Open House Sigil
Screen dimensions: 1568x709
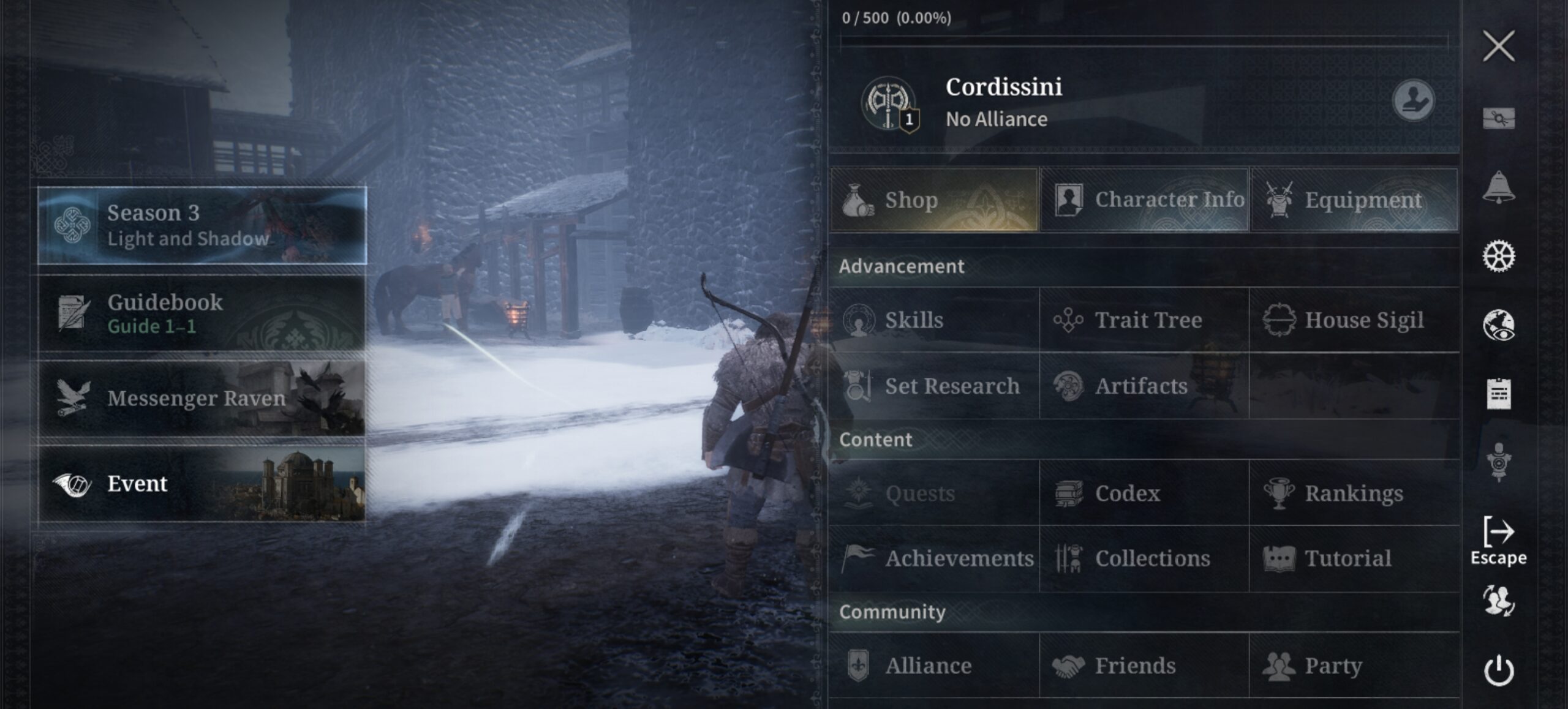coord(1354,320)
